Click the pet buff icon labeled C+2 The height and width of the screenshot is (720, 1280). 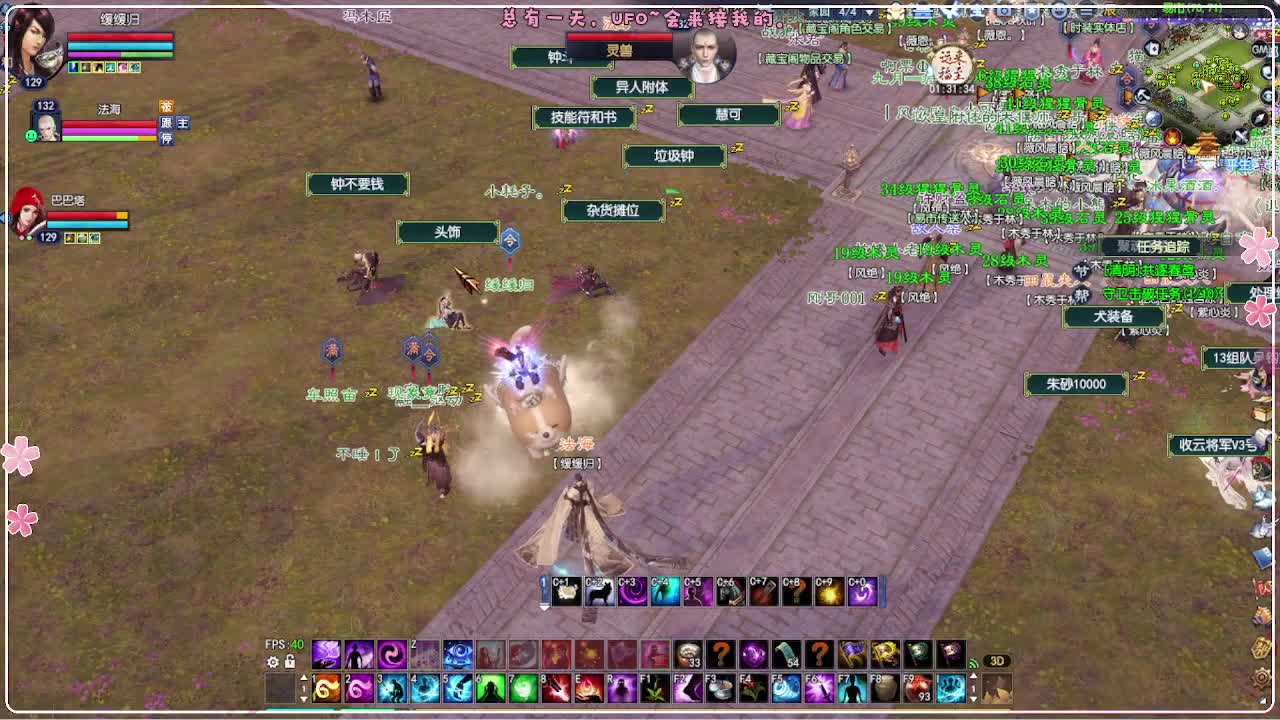click(598, 591)
